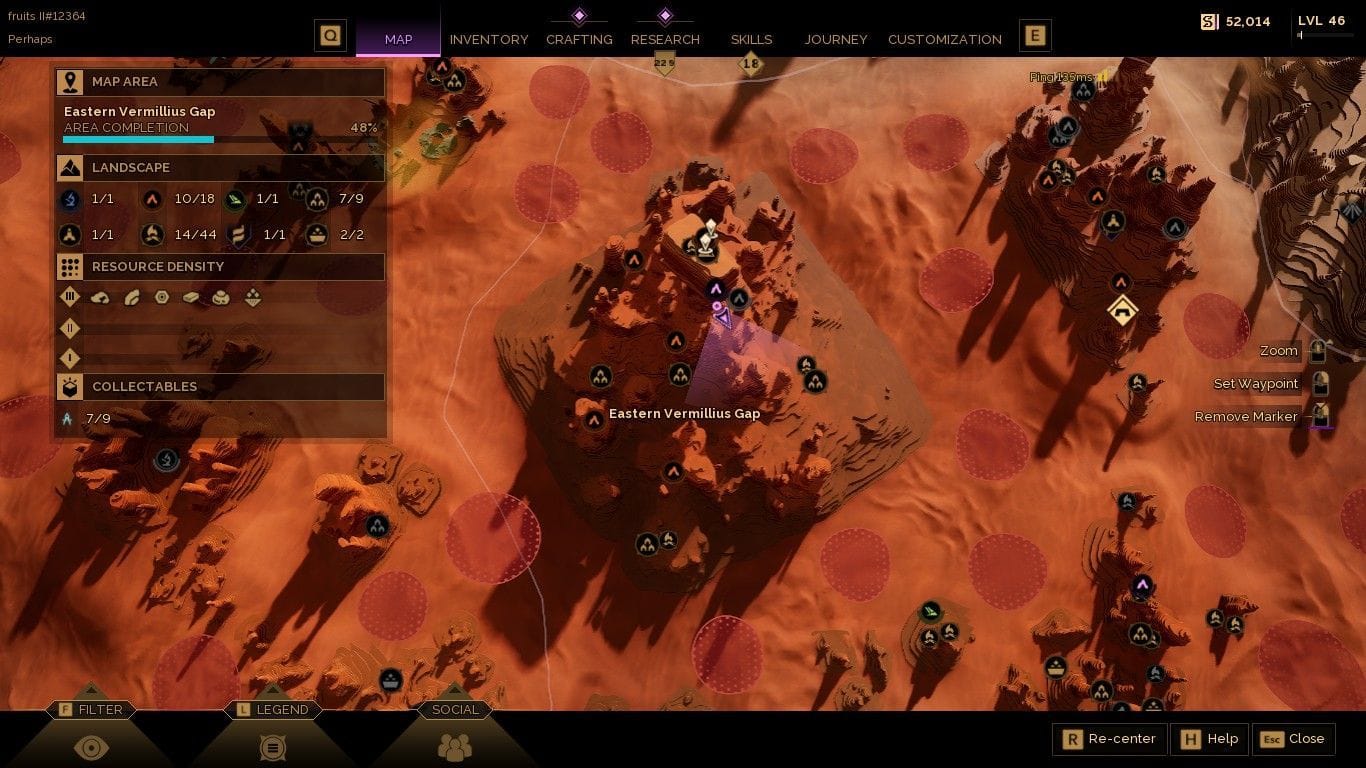This screenshot has height=768, width=1366.
Task: Select the large shelter marker on the right ridge
Action: coord(1122,310)
